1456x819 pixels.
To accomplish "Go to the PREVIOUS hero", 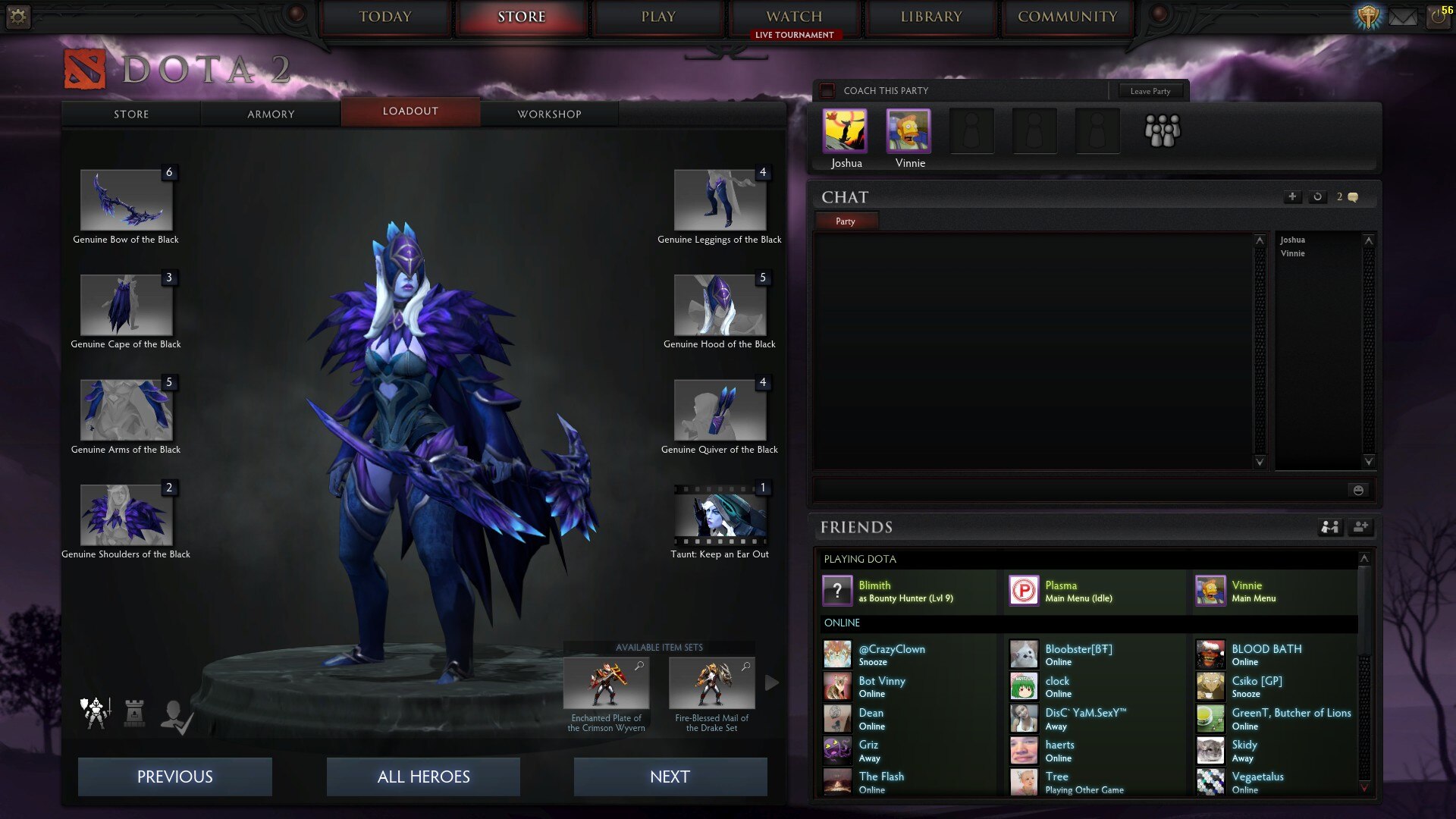I will pyautogui.click(x=174, y=777).
